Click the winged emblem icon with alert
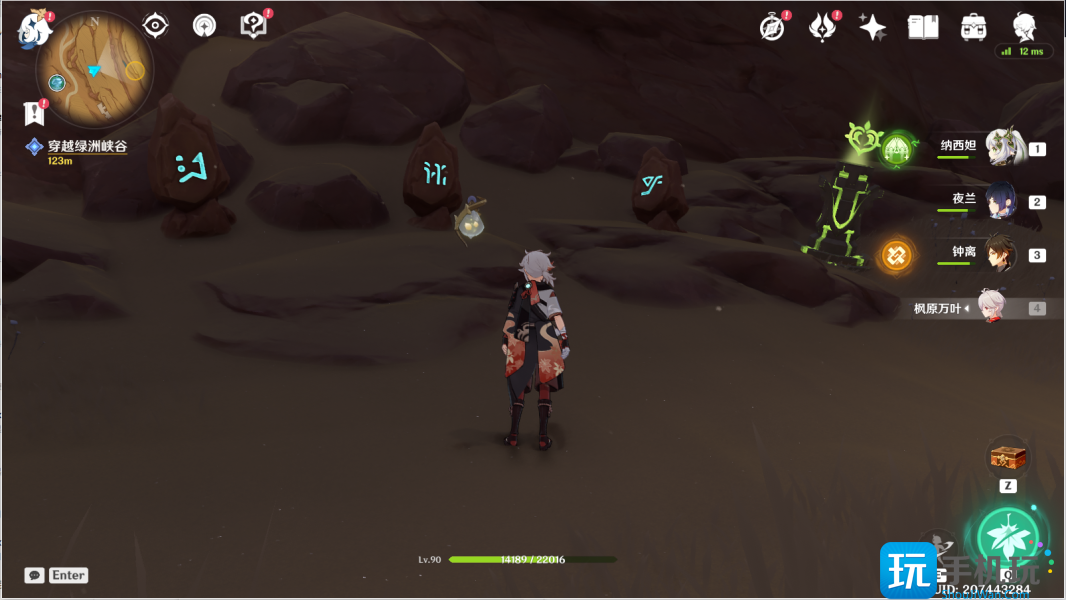 pyautogui.click(x=822, y=27)
